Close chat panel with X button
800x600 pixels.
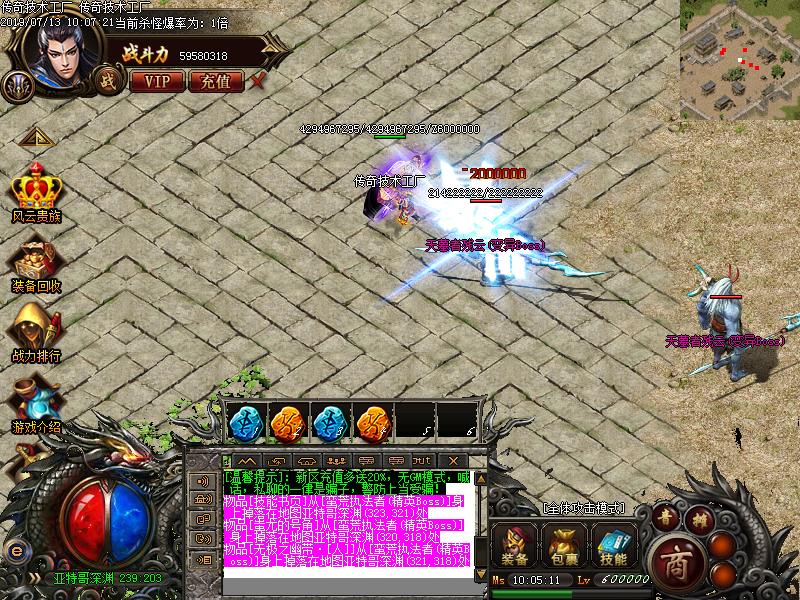pos(479,459)
